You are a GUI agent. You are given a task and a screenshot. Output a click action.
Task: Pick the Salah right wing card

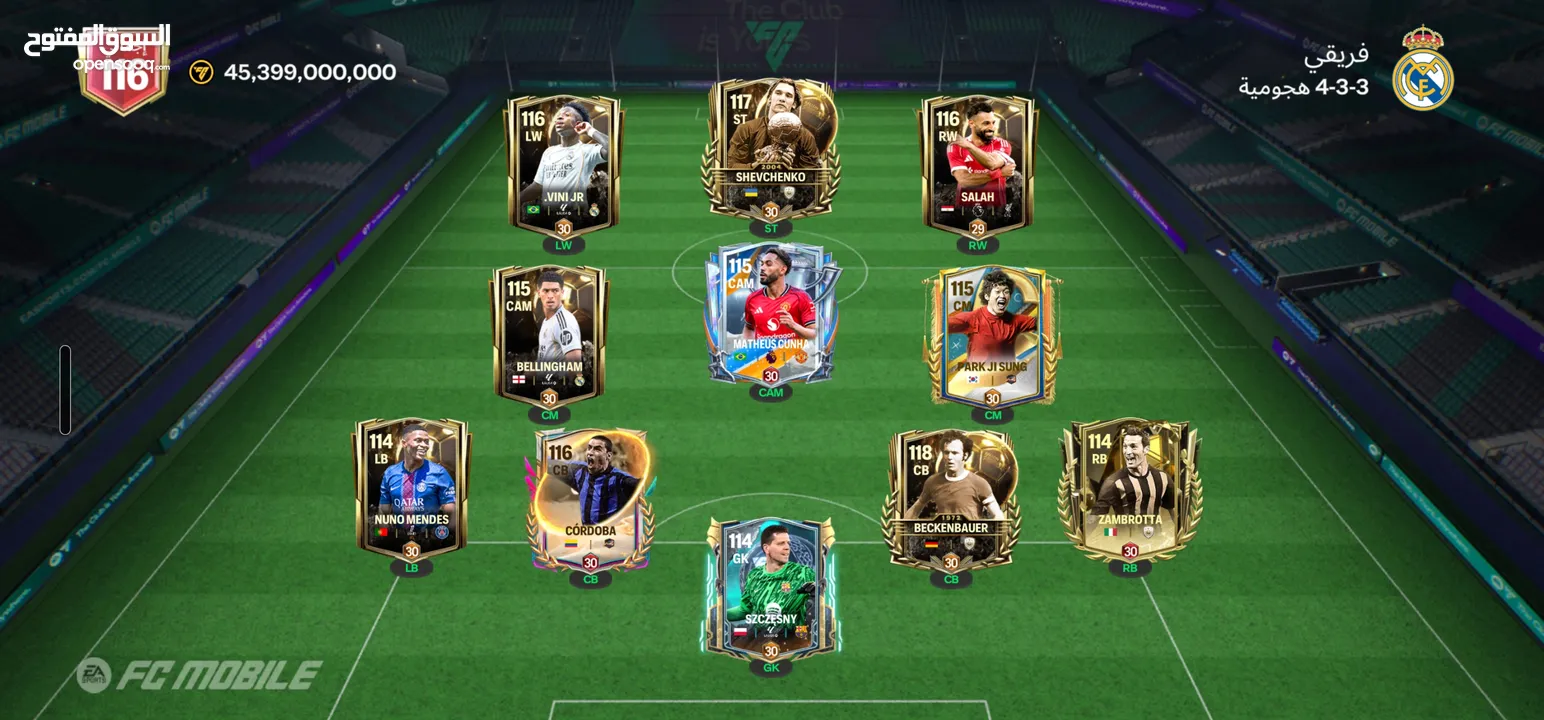pos(977,165)
